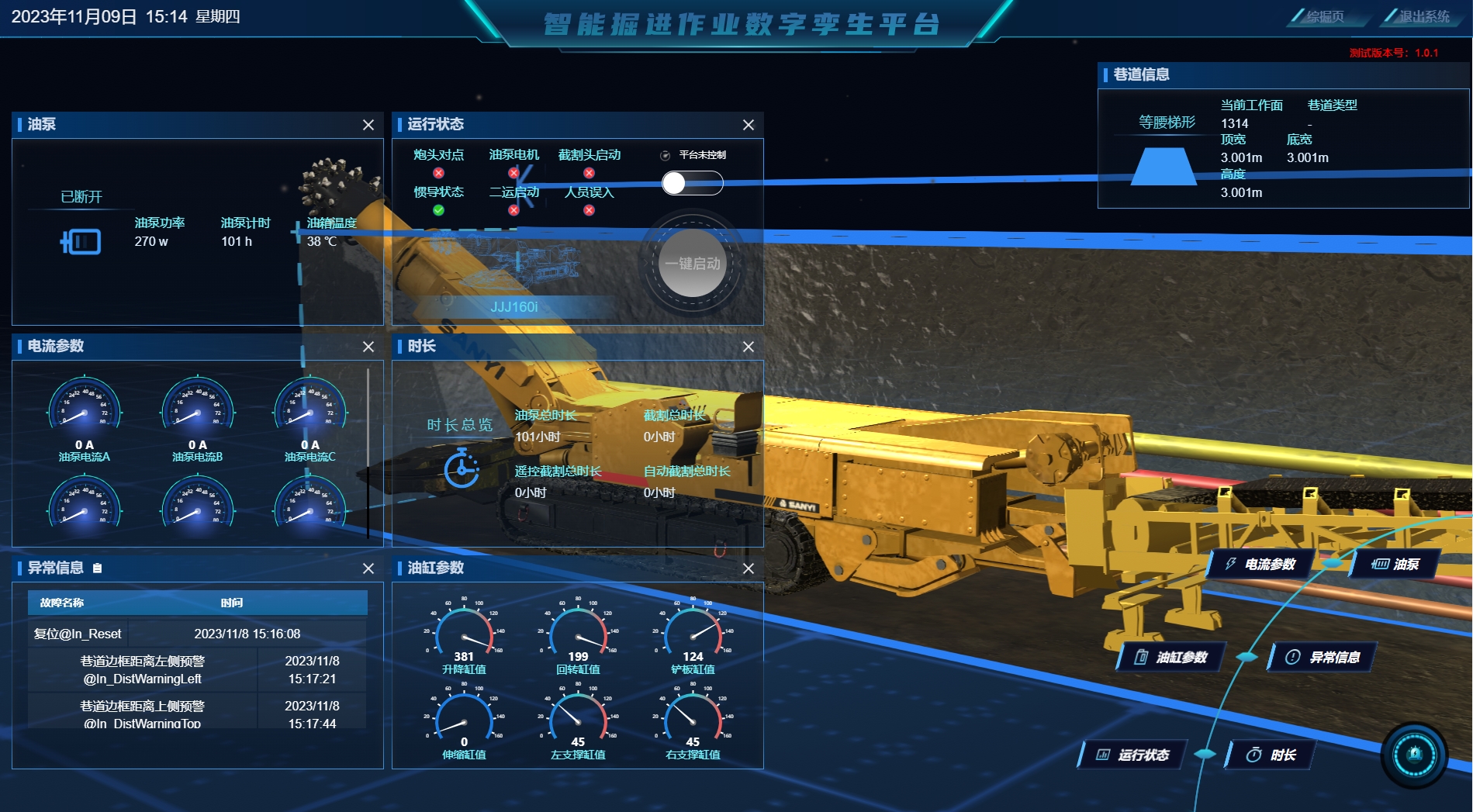The height and width of the screenshot is (812, 1473).
Task: Close the 异常信息 panel
Action: click(368, 568)
